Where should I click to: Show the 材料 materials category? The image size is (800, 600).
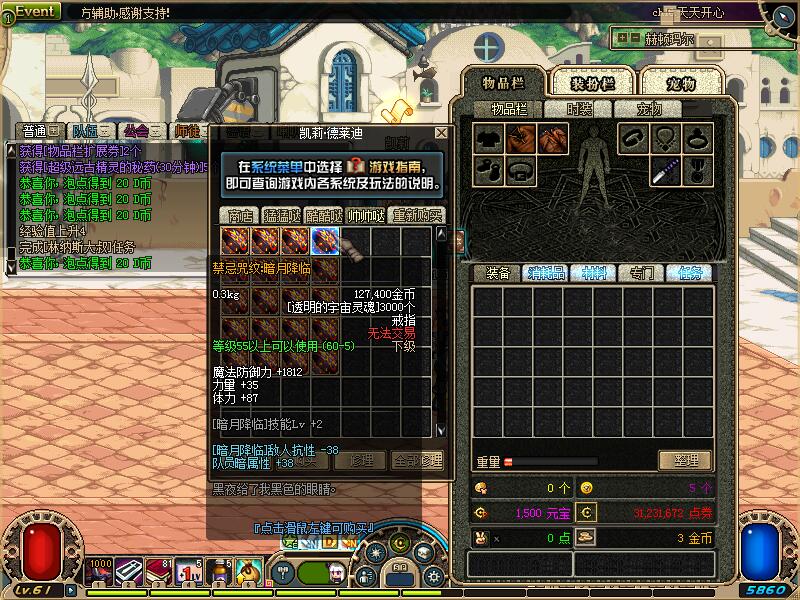[x=593, y=273]
